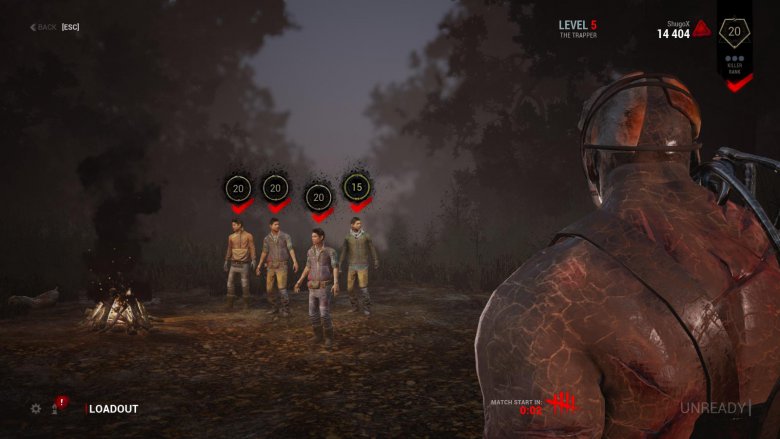Click the red bloodpoints icon

coord(702,29)
